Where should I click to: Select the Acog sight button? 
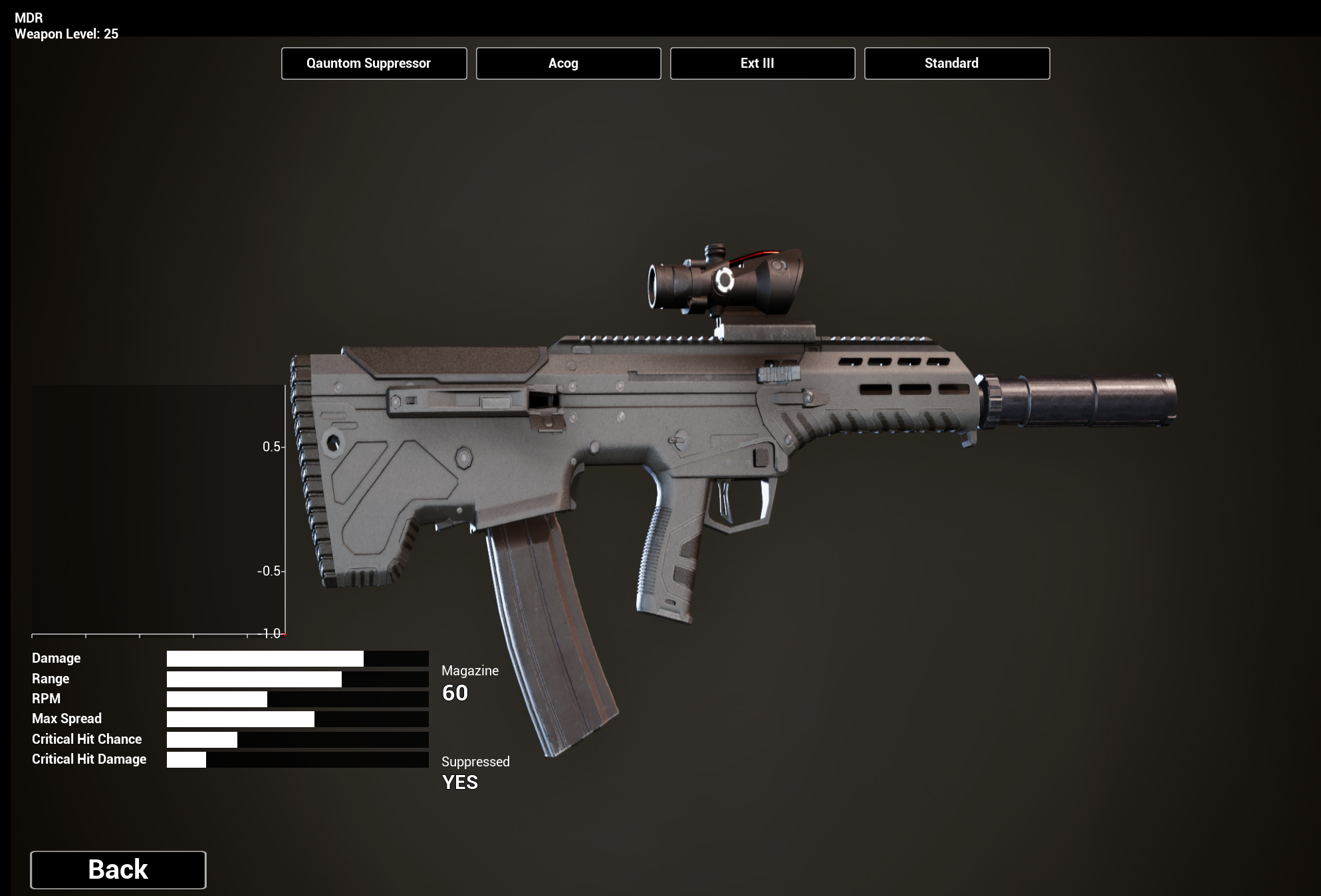(568, 64)
